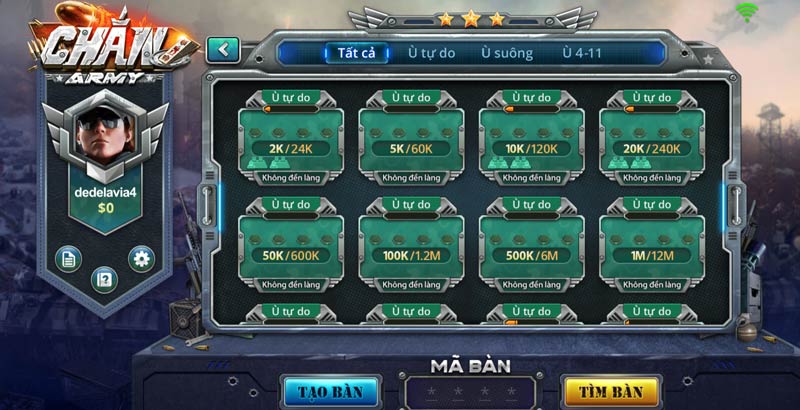Click the Mã Bàn code input field

click(469, 390)
